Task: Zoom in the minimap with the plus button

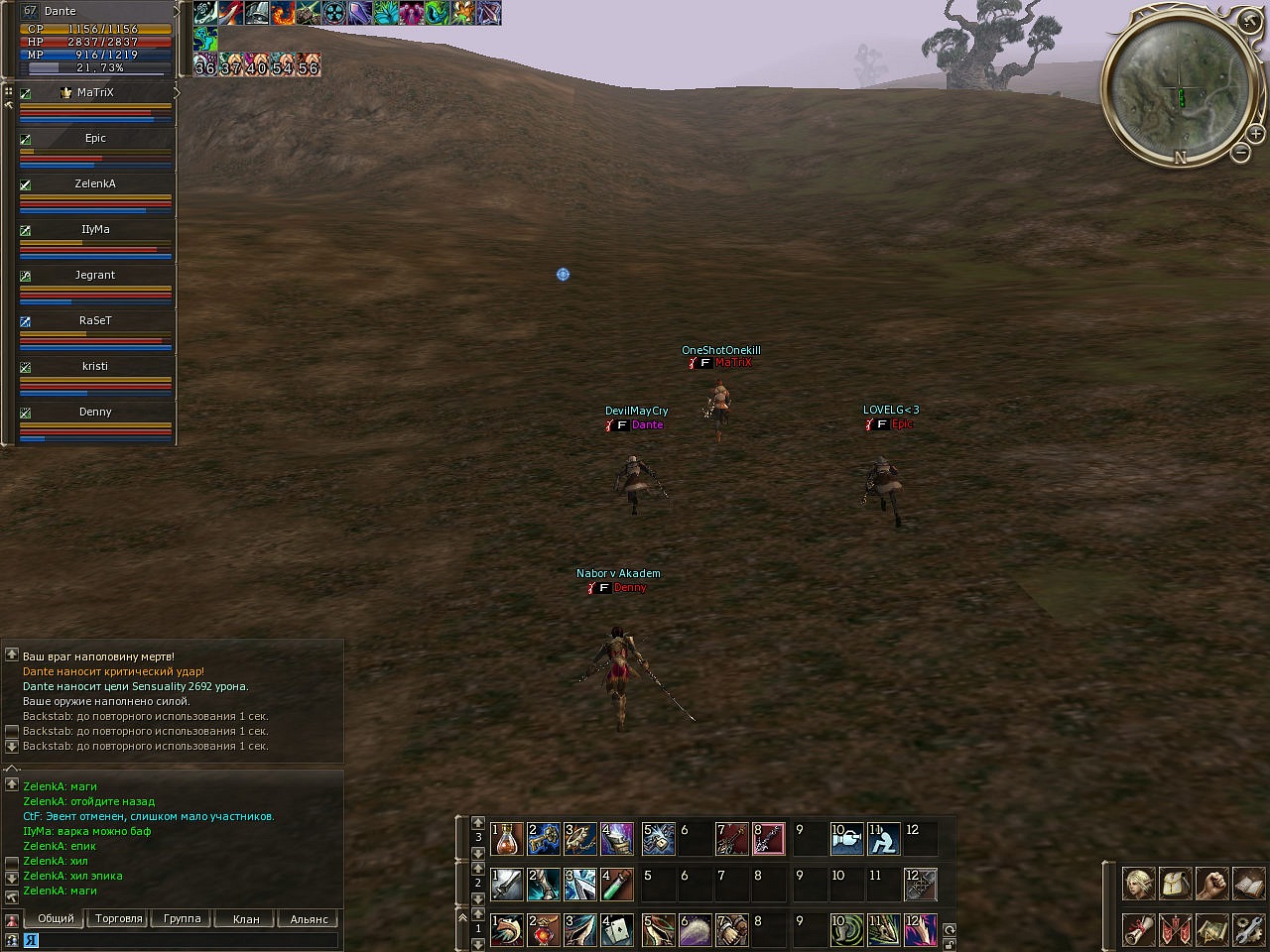Action: [x=1255, y=133]
